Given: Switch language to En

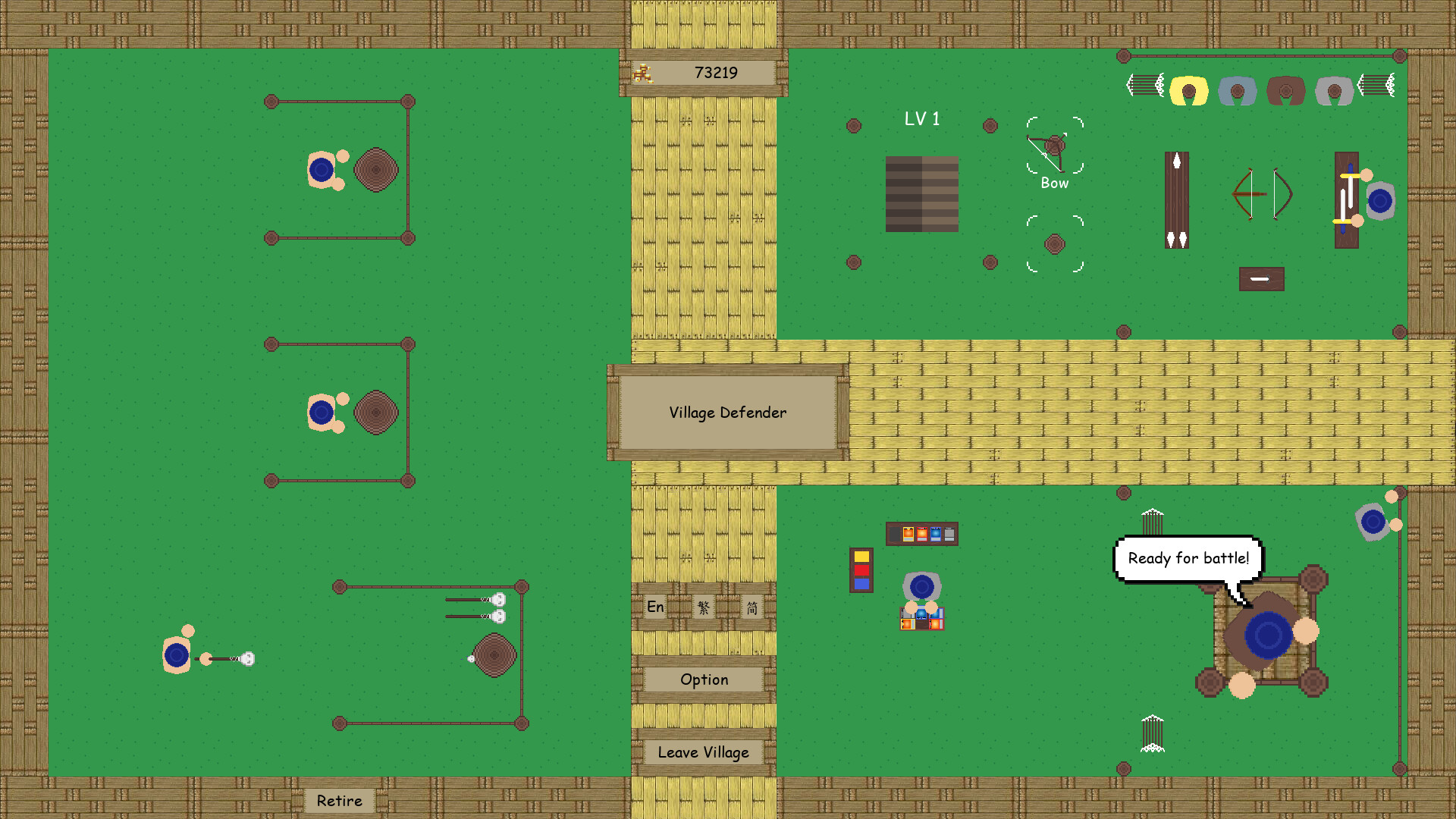Looking at the screenshot, I should tap(654, 607).
